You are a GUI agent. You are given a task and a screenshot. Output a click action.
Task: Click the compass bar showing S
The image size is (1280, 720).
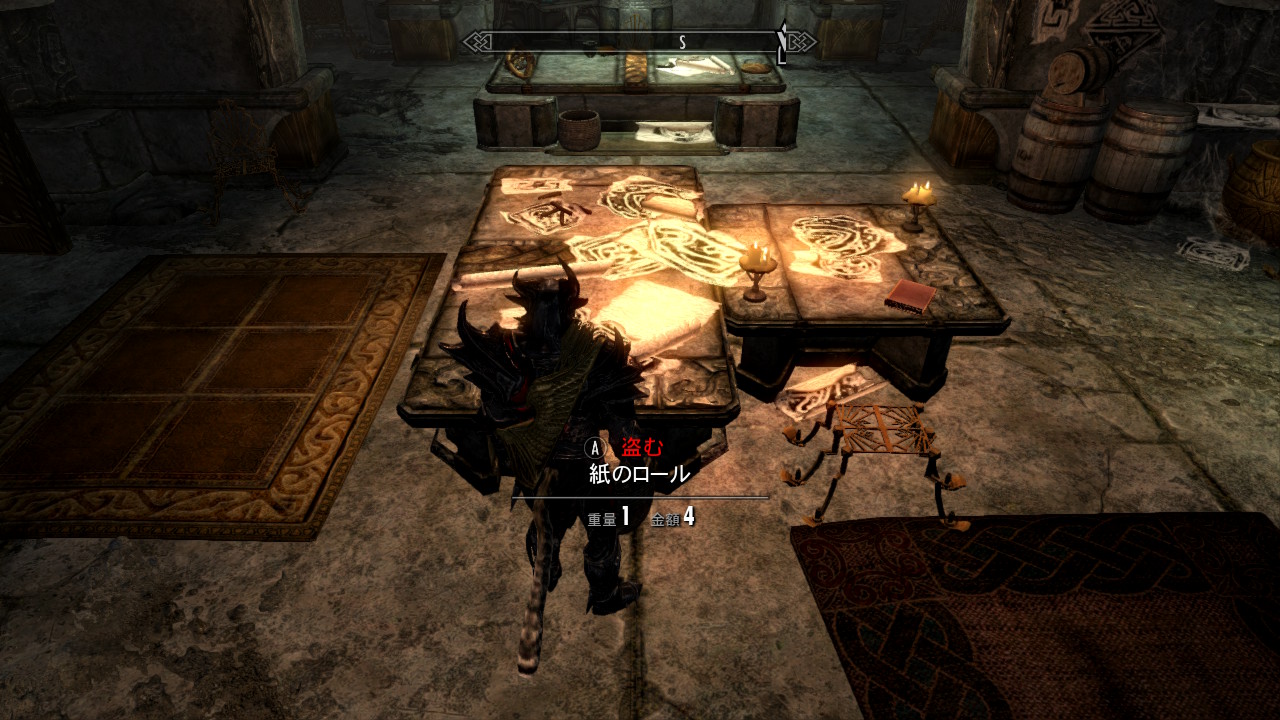click(639, 42)
